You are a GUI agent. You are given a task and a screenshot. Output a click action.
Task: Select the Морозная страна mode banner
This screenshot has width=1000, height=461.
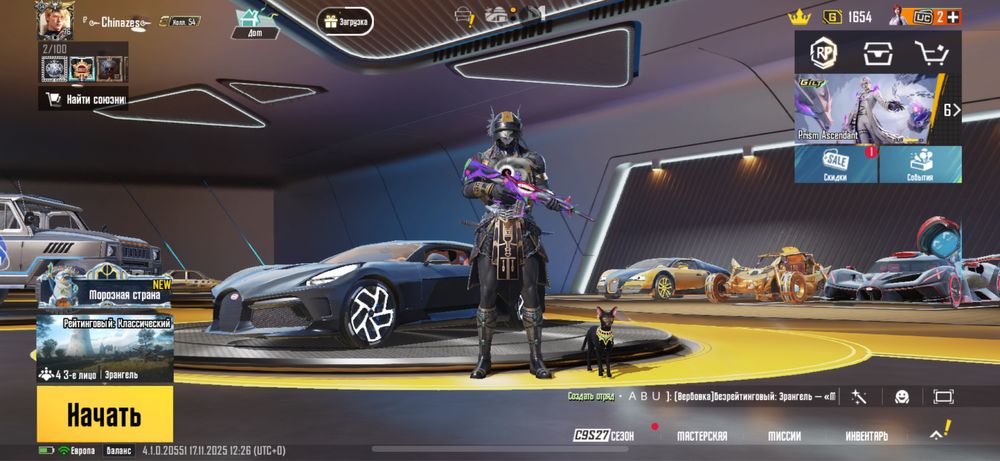coord(104,289)
